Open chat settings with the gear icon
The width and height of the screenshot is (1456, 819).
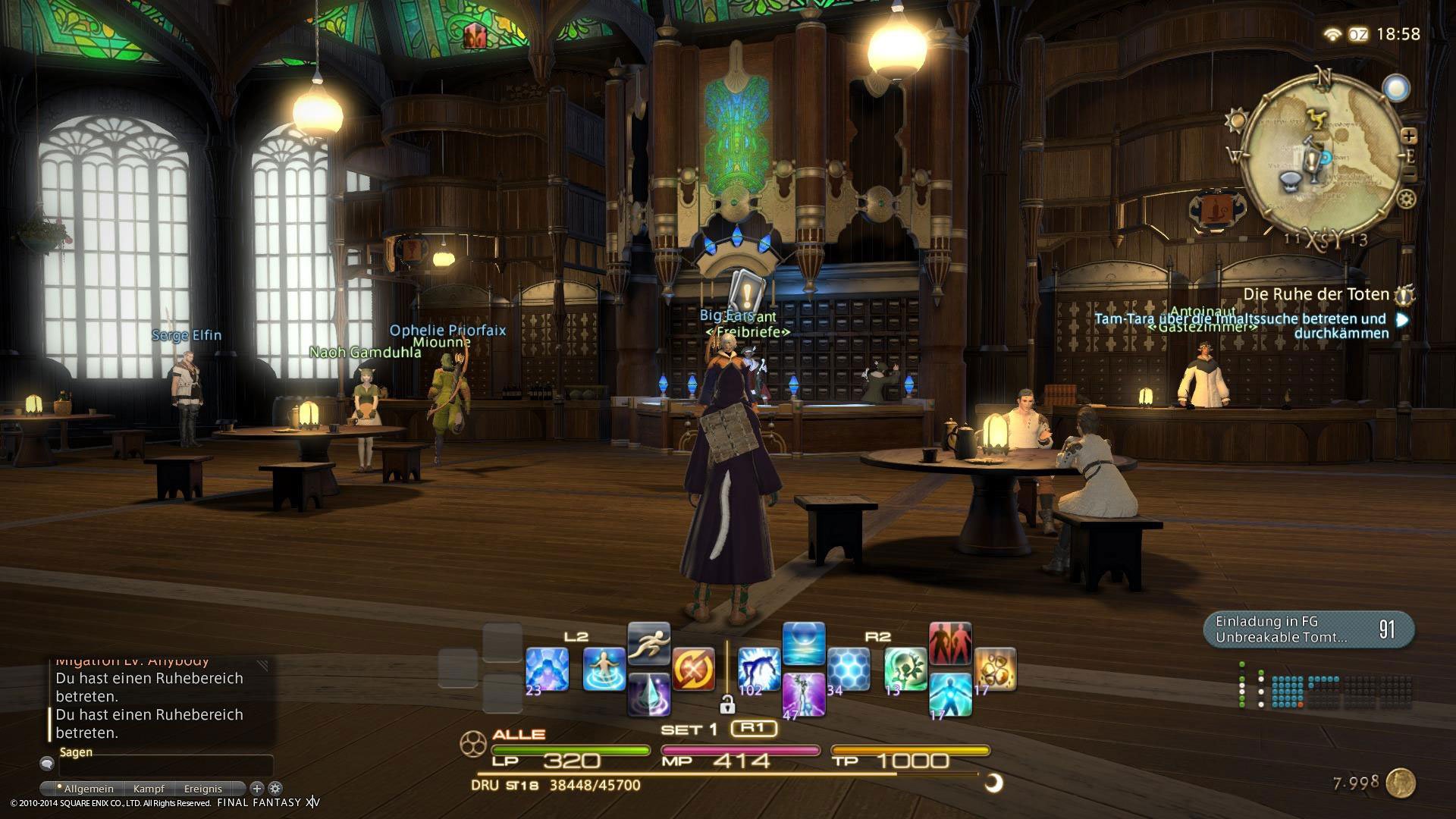tap(275, 789)
